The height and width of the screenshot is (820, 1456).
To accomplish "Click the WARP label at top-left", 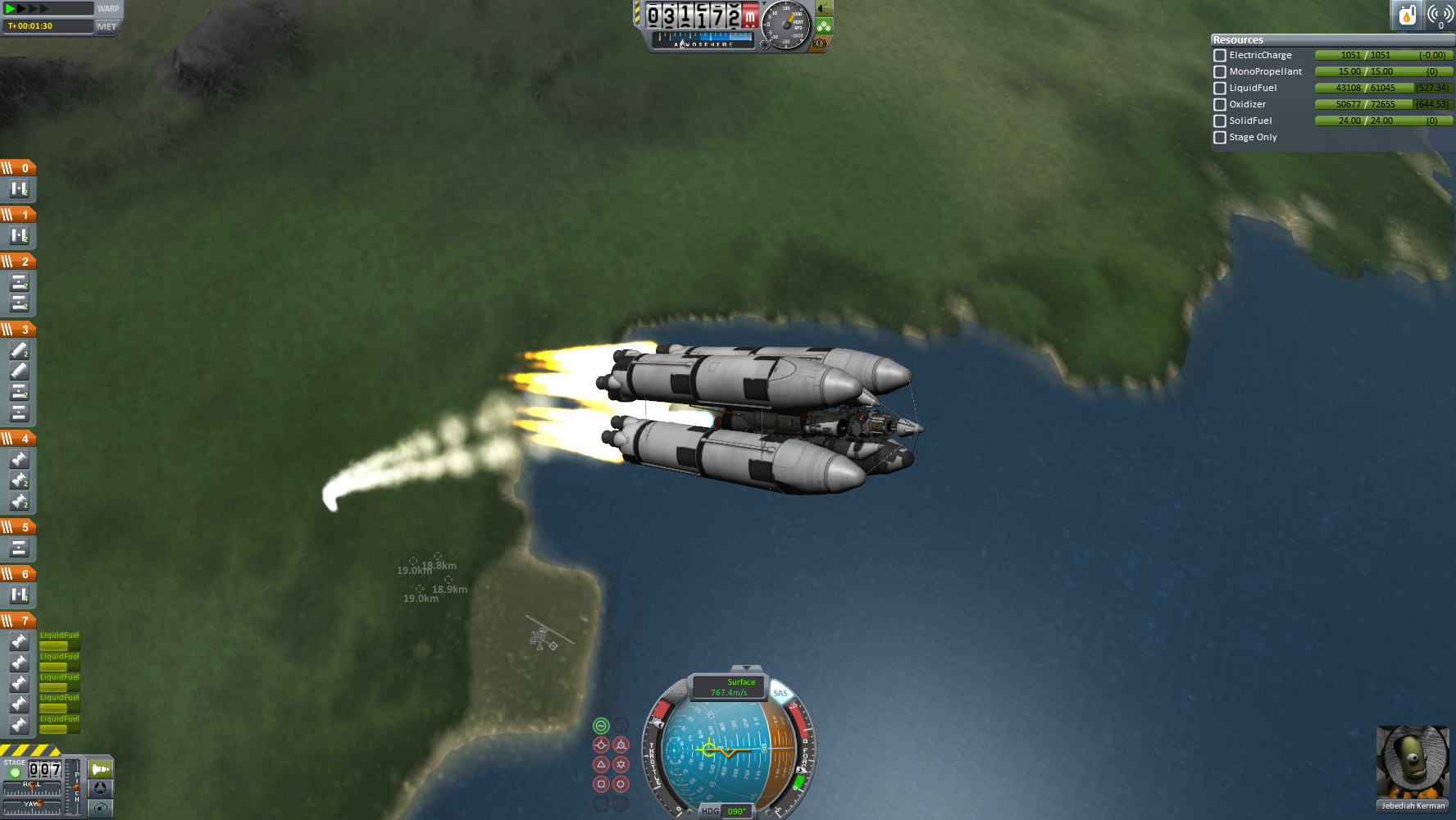I will 108,9.
